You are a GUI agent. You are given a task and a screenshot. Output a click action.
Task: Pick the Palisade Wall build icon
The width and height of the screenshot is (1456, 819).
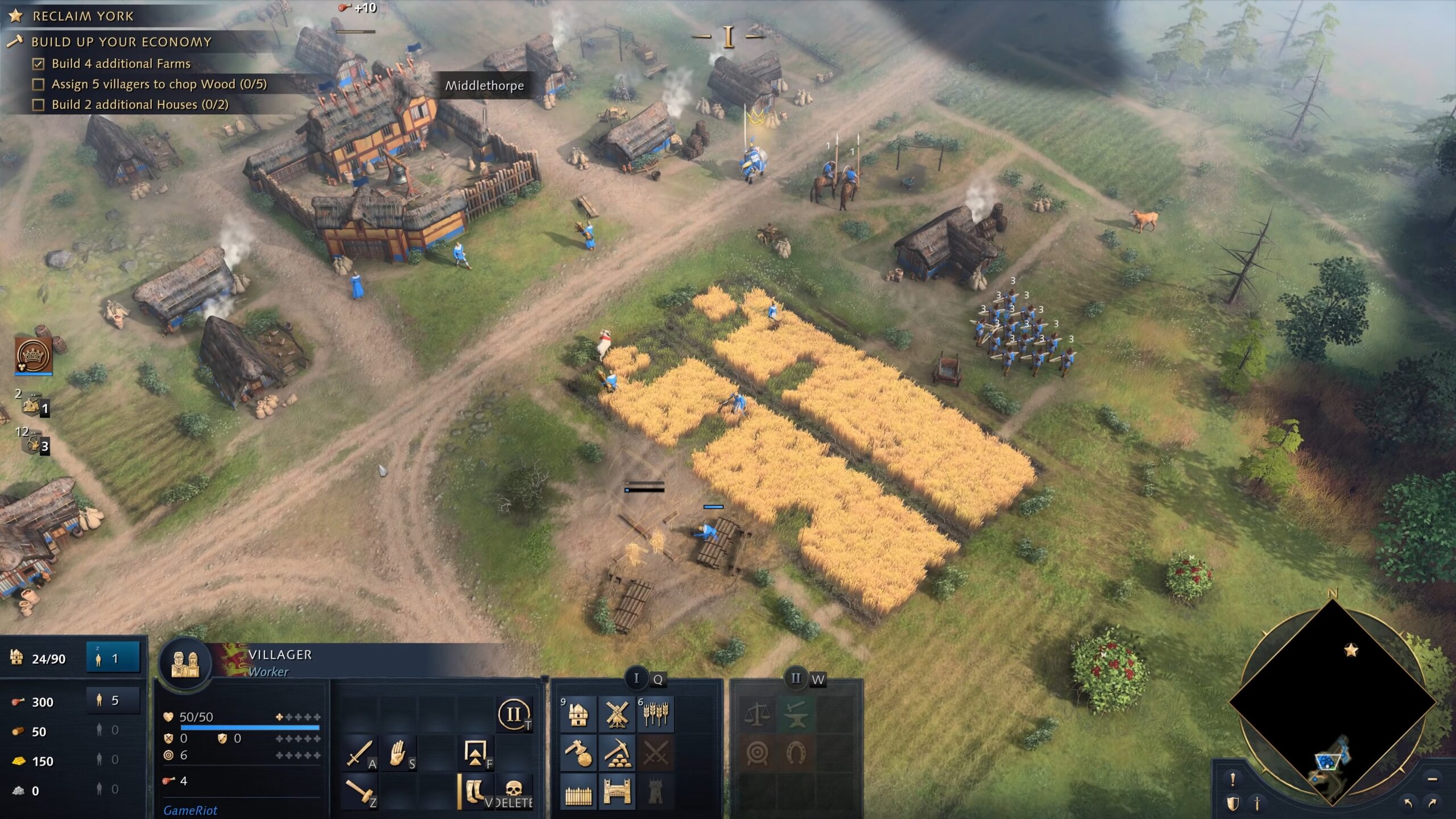(x=579, y=791)
